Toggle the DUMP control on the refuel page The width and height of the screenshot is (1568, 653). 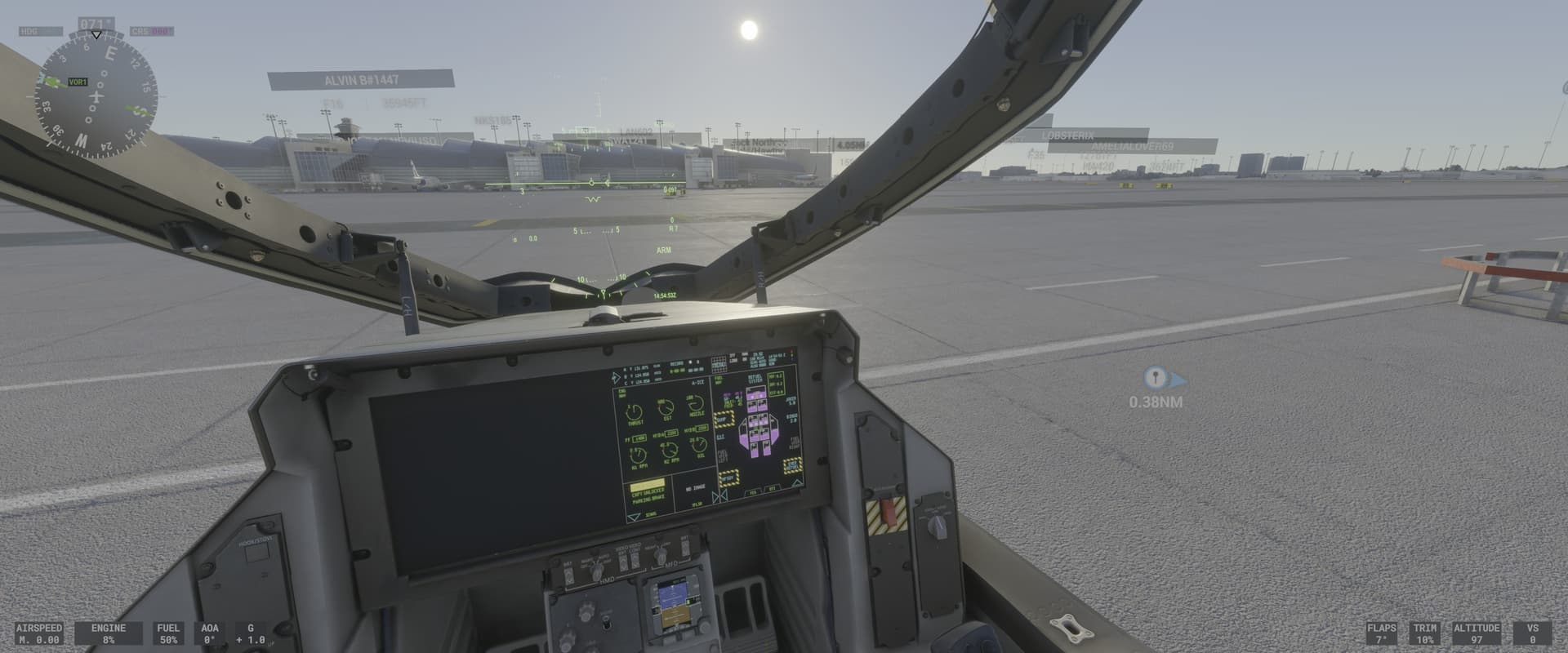click(x=724, y=419)
